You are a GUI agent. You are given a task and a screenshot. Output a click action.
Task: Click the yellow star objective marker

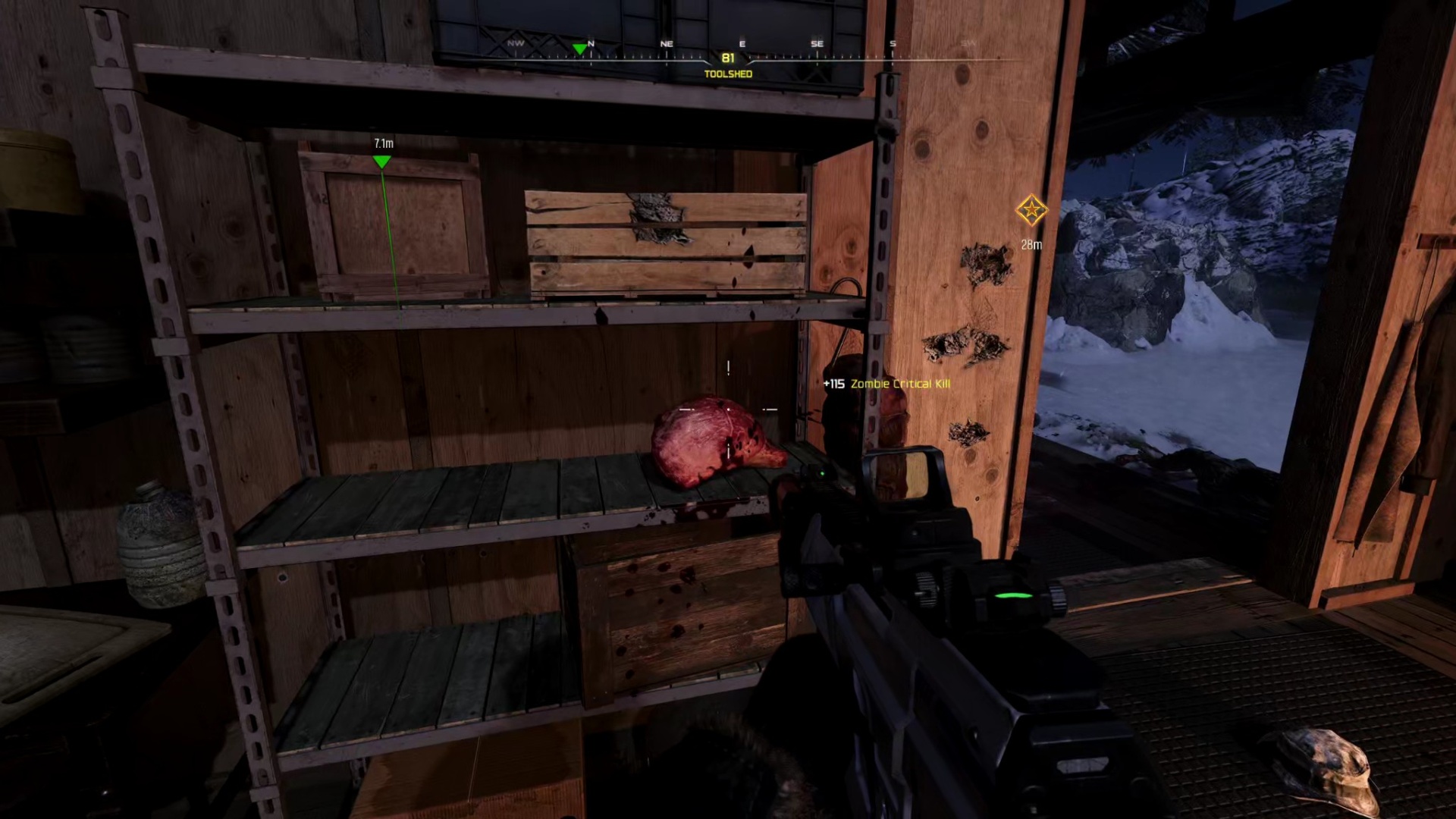click(x=1031, y=210)
